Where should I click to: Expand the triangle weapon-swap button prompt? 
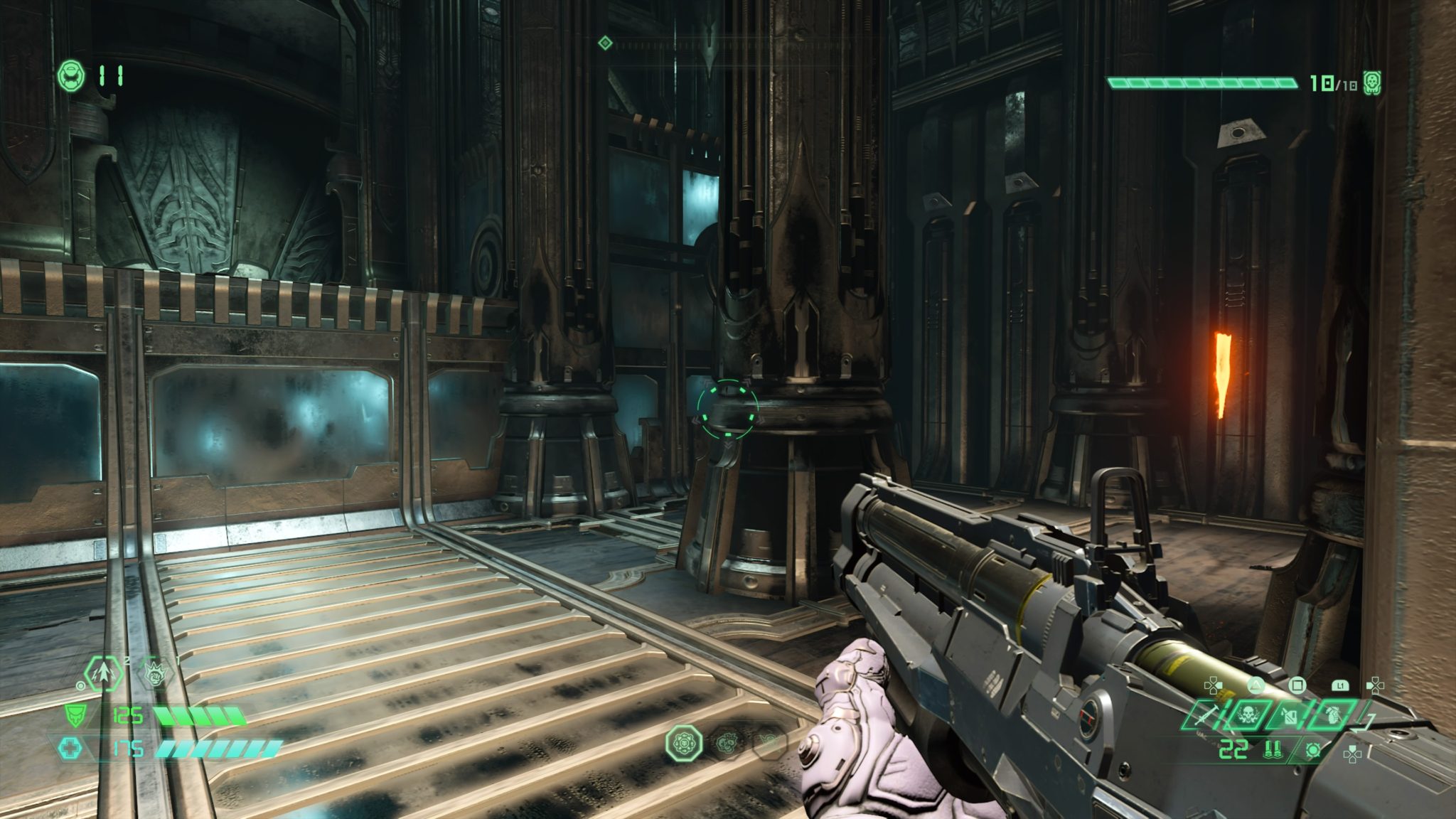pyautogui.click(x=1256, y=685)
